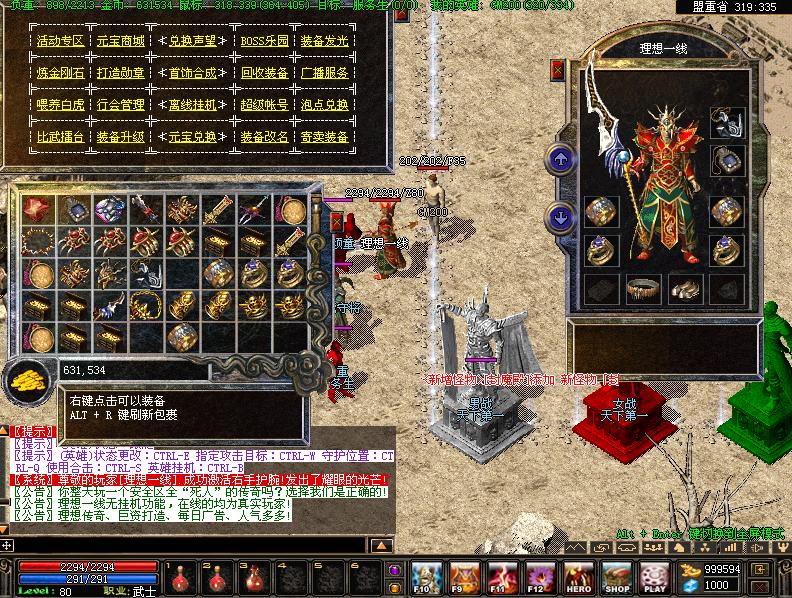The width and height of the screenshot is (792, 598).
Task: Close the character equipment panel
Action: tap(558, 70)
